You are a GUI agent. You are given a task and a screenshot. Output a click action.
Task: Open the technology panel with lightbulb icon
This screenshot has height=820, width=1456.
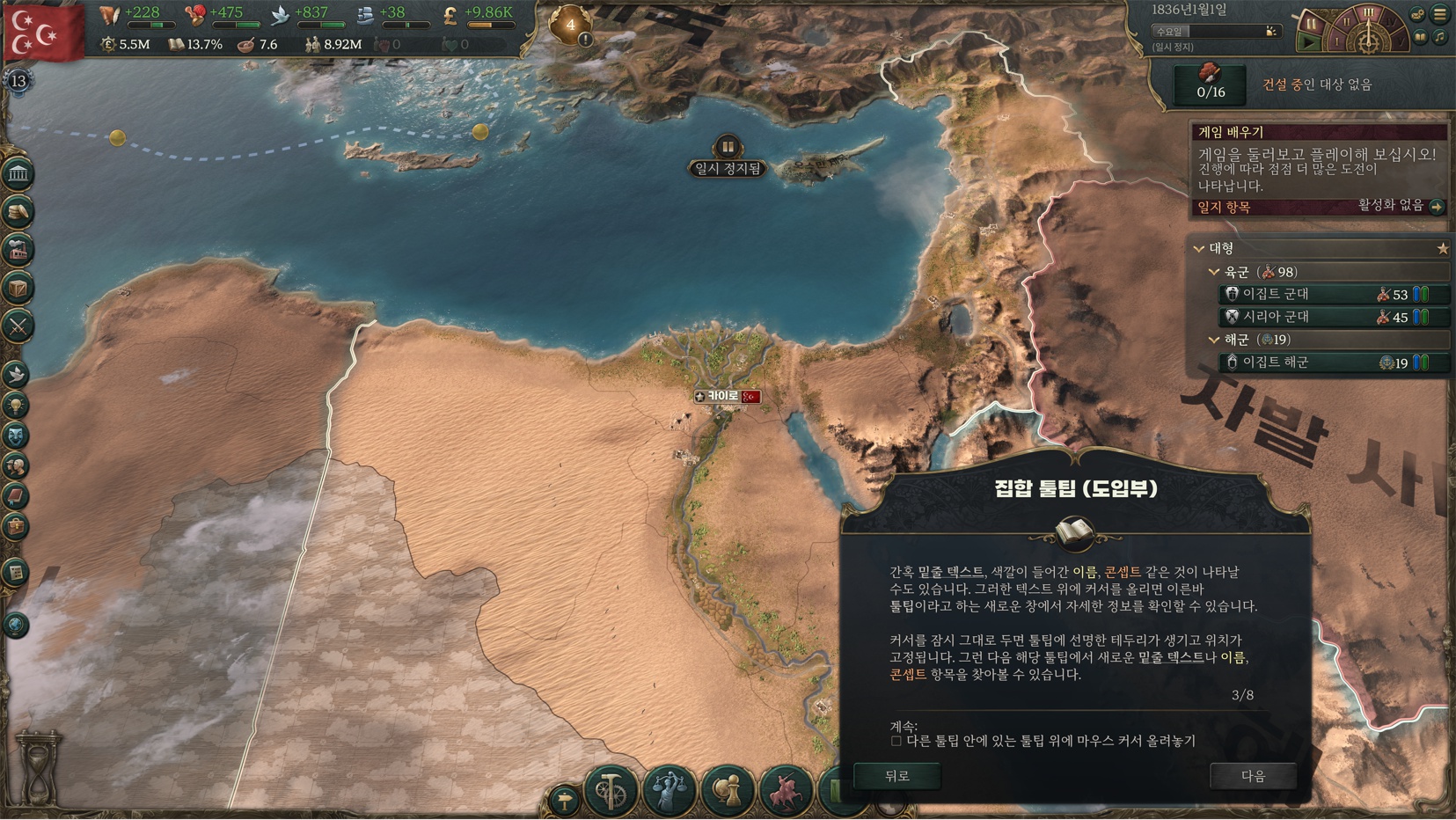[x=16, y=405]
